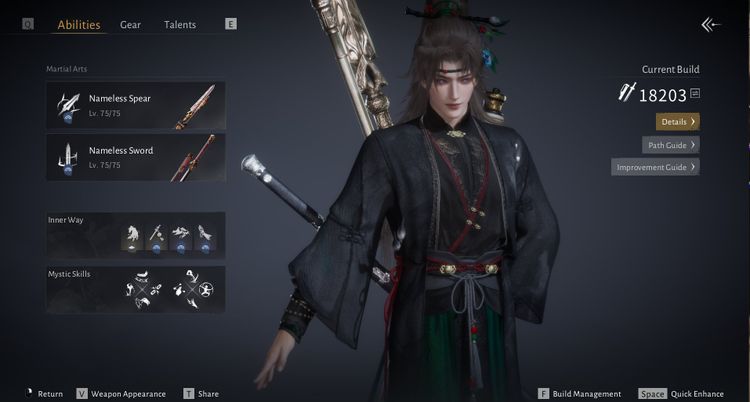
Task: Click the back arrow in the corner
Action: click(x=711, y=25)
